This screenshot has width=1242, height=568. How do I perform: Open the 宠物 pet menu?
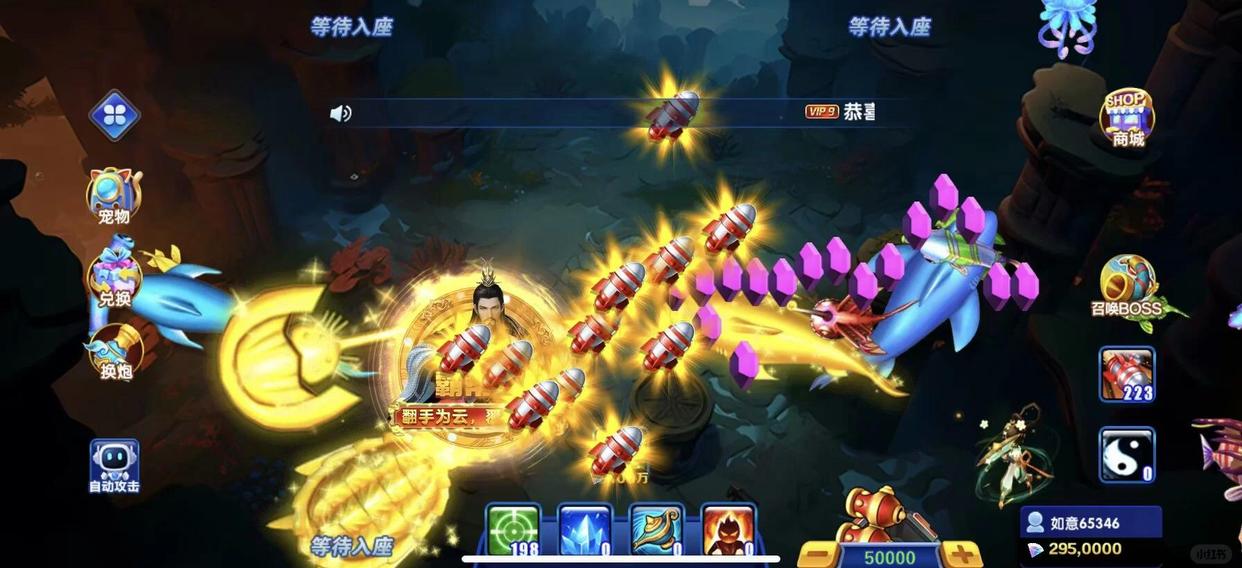point(114,194)
